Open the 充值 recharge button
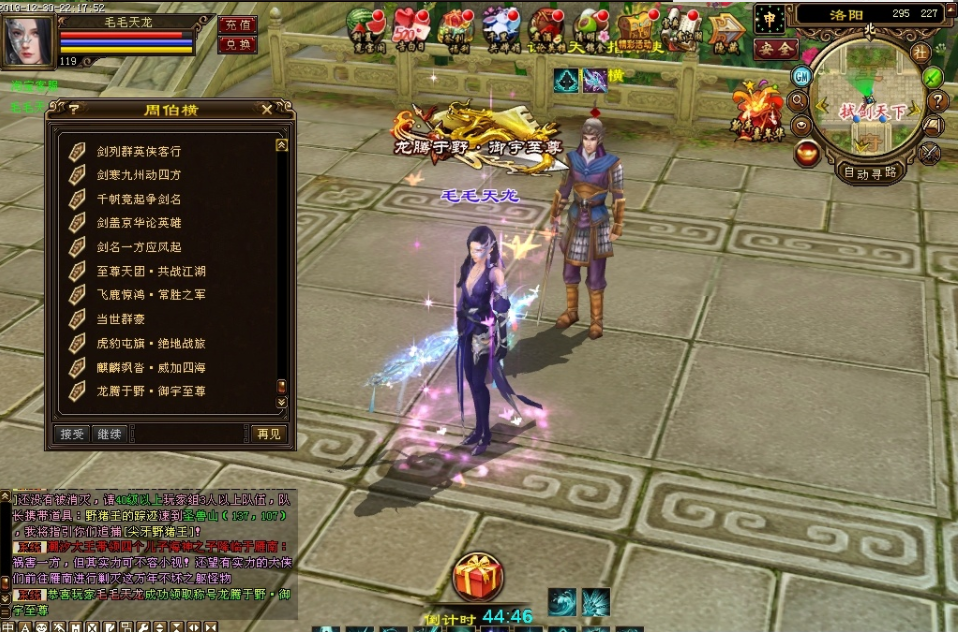958x632 pixels. (x=238, y=25)
